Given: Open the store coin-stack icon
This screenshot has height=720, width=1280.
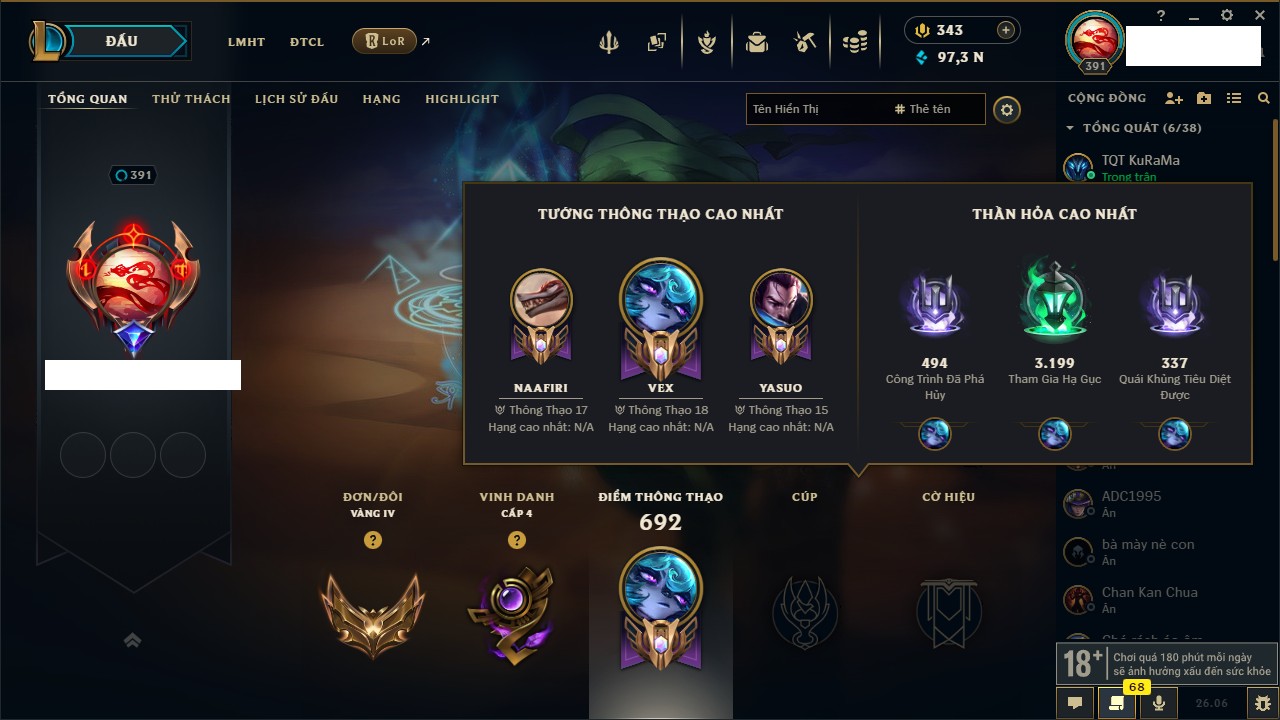Looking at the screenshot, I should pyautogui.click(x=854, y=43).
